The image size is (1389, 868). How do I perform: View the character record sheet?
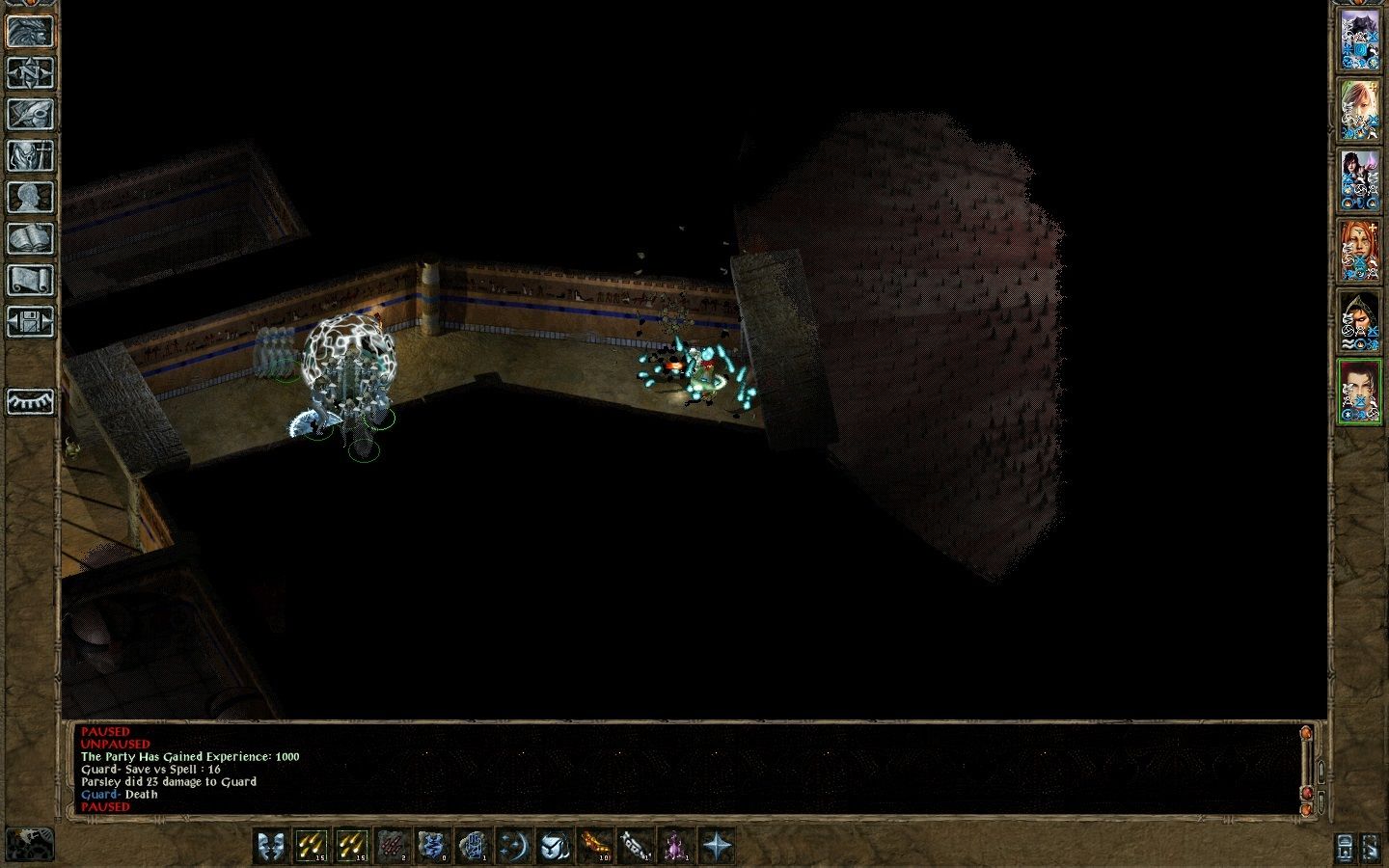click(30, 197)
